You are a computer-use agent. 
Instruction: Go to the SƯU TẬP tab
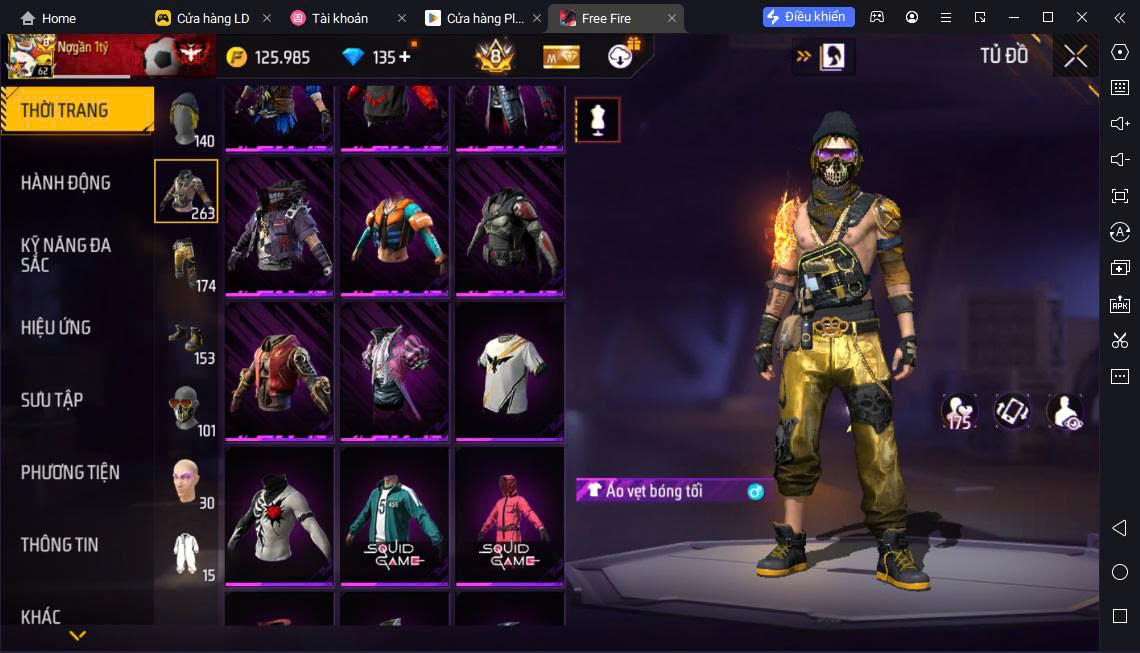[x=52, y=400]
